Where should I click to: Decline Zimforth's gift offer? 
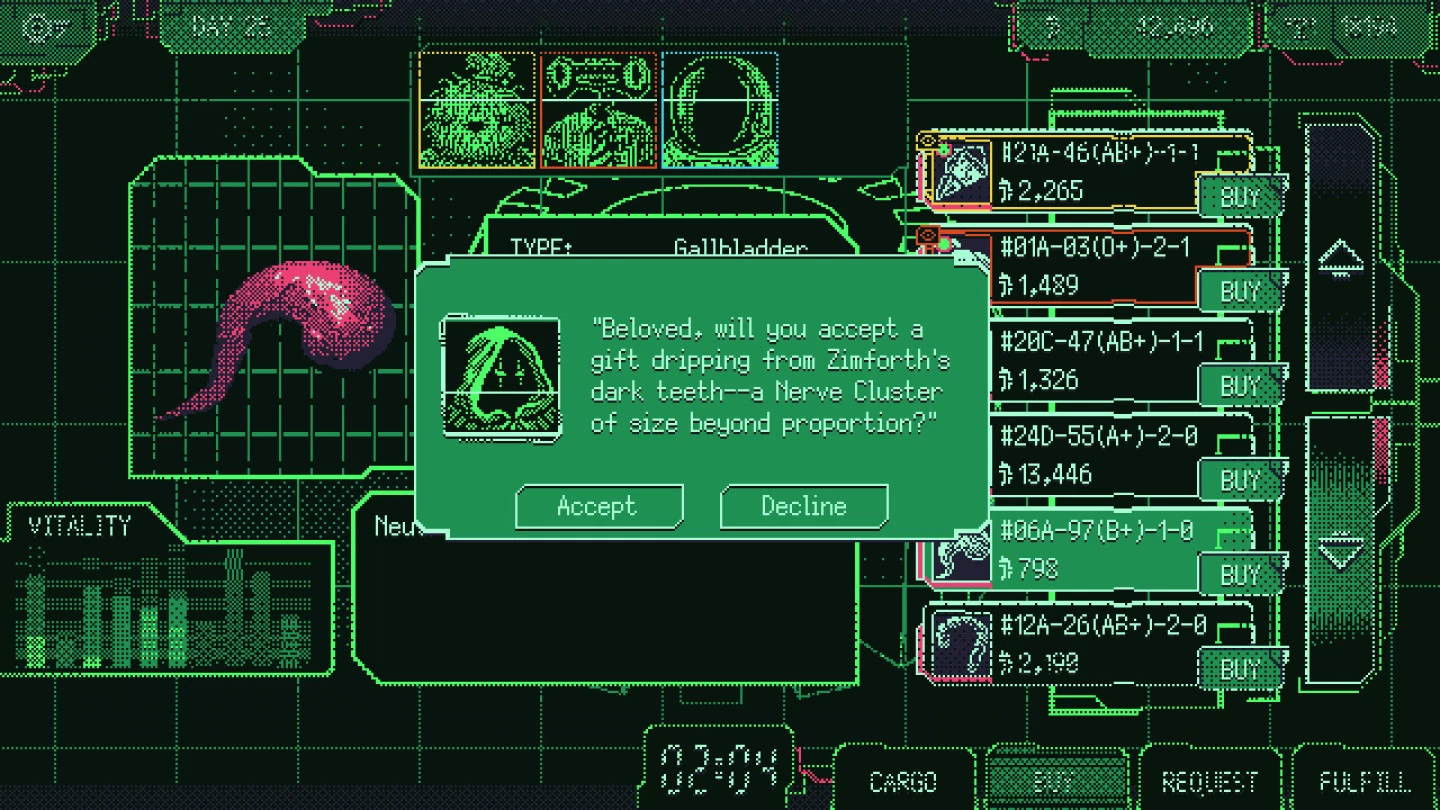[803, 506]
